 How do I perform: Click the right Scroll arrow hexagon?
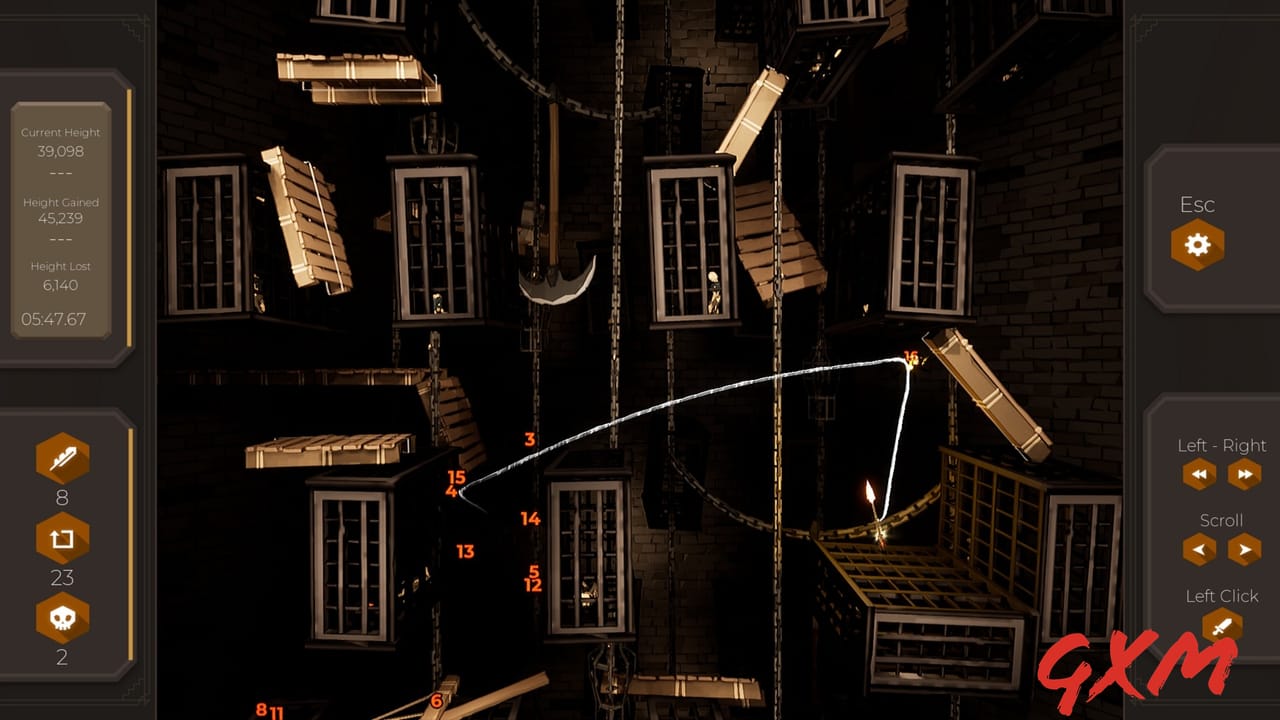(x=1243, y=549)
